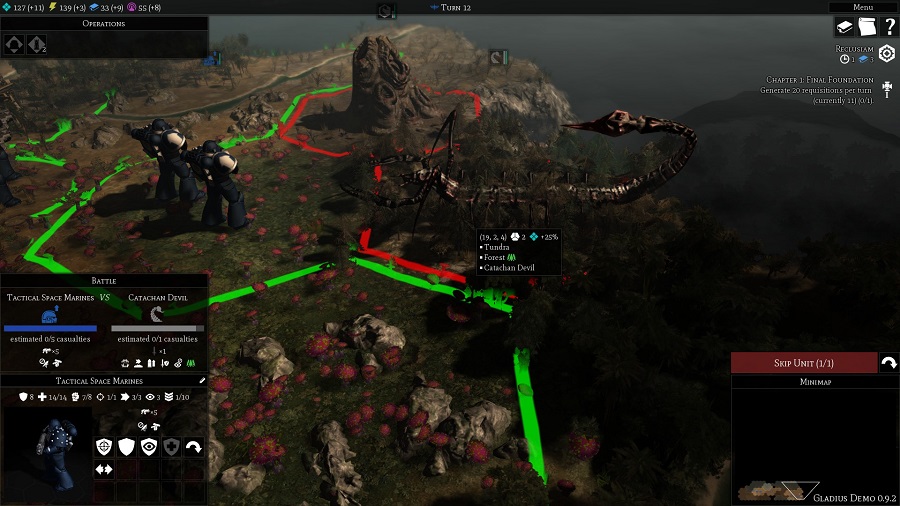Image resolution: width=900 pixels, height=506 pixels.
Task: Select the Operations tower icon marked 2
Action: [x=36, y=44]
